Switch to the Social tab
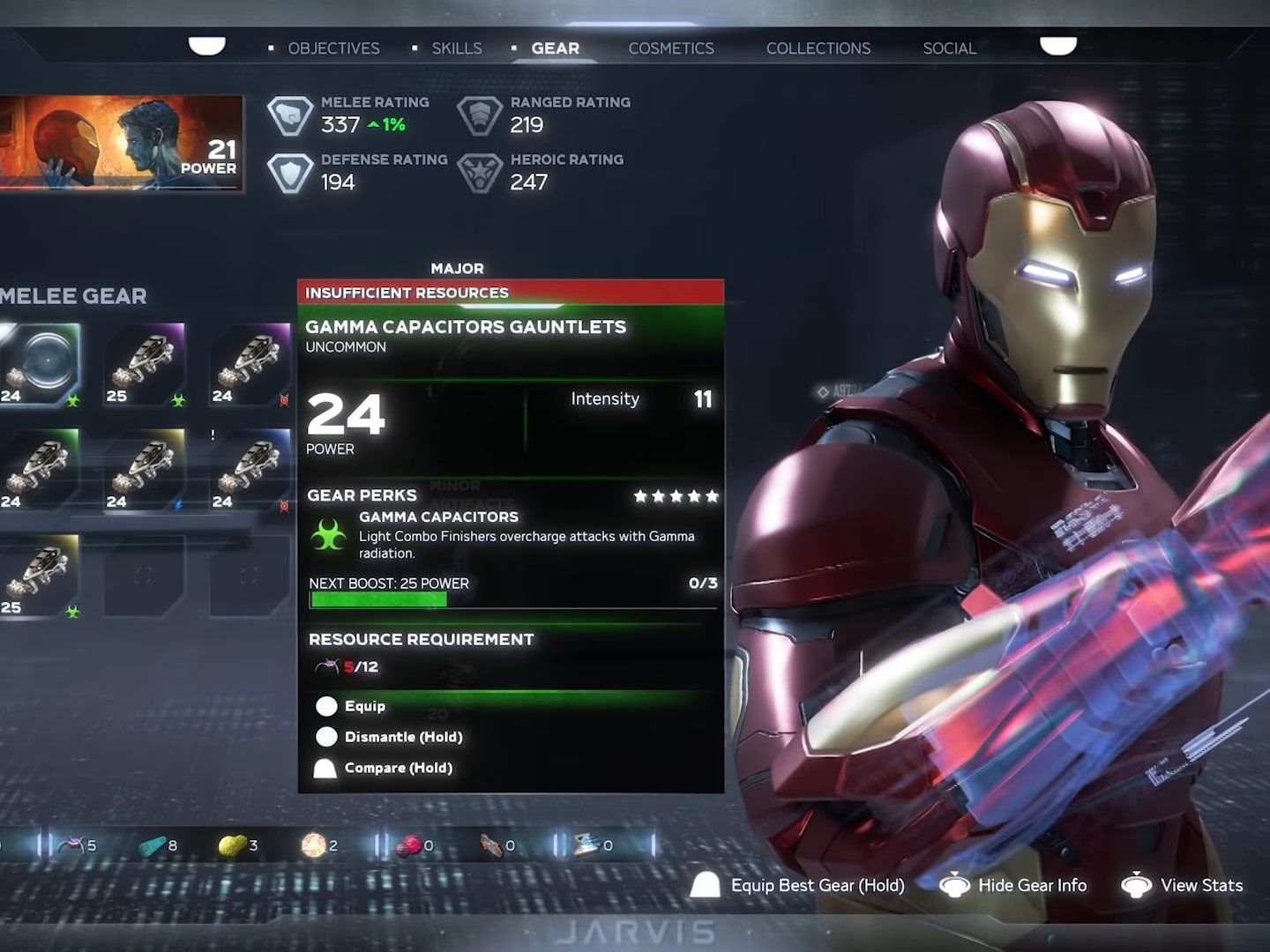Viewport: 1270px width, 952px height. [949, 48]
